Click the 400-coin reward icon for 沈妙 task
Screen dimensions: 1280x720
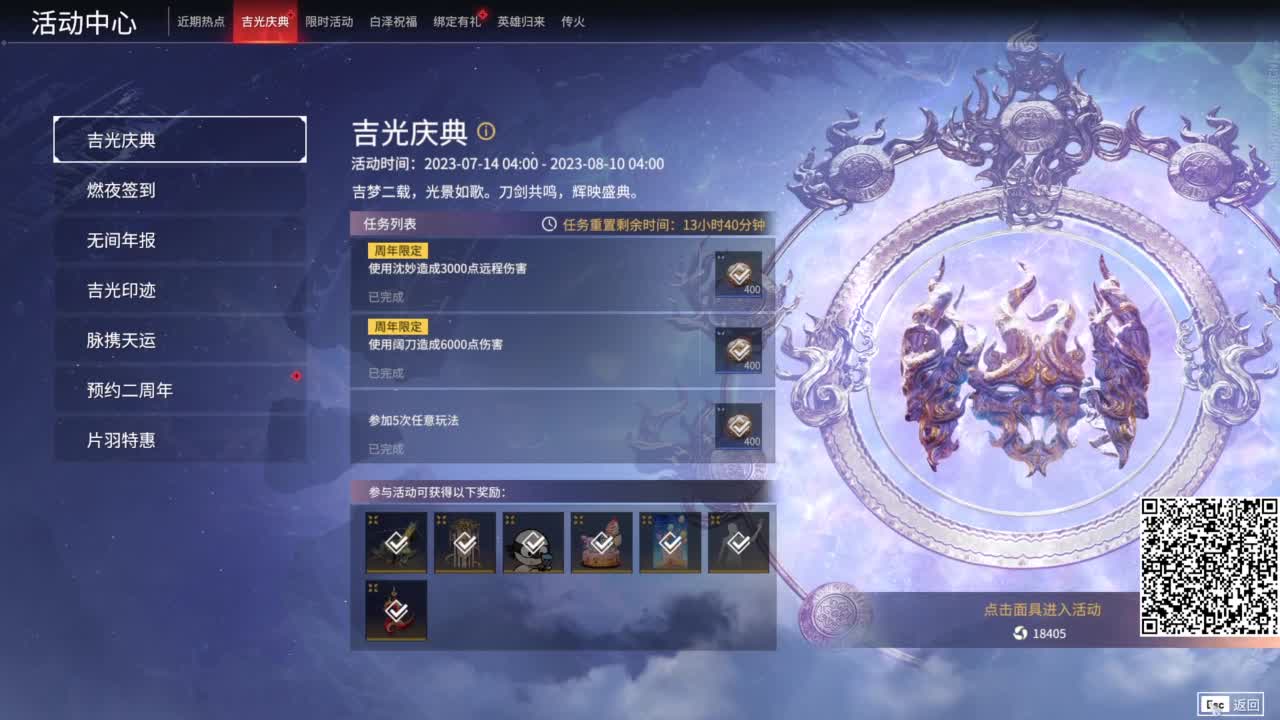(x=738, y=273)
